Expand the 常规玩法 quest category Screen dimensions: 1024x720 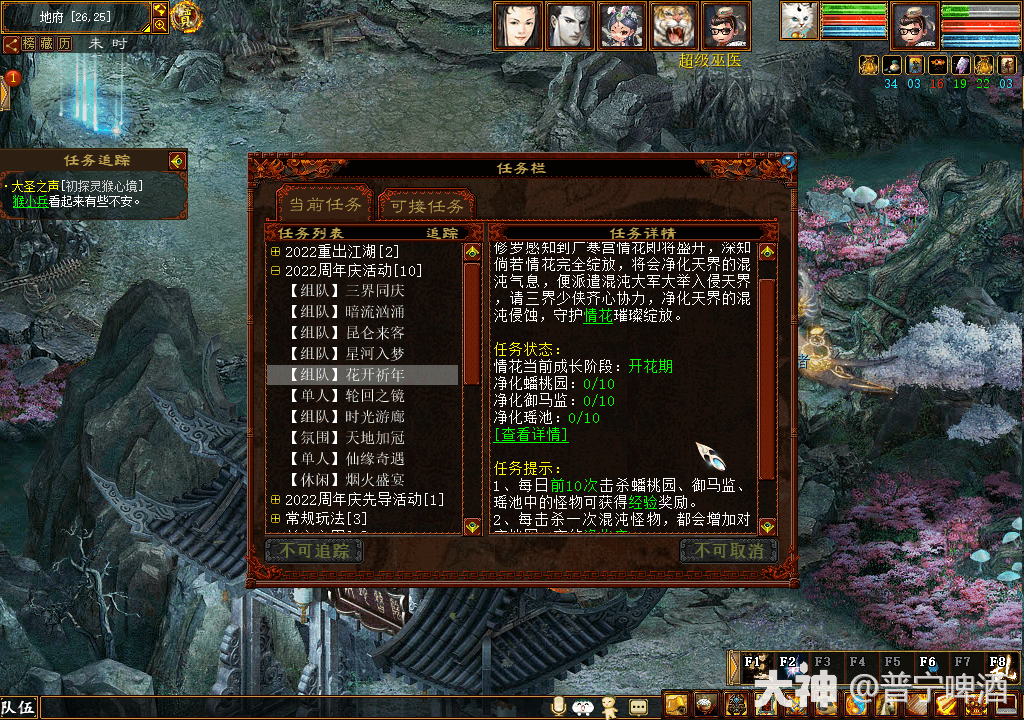pyautogui.click(x=276, y=518)
